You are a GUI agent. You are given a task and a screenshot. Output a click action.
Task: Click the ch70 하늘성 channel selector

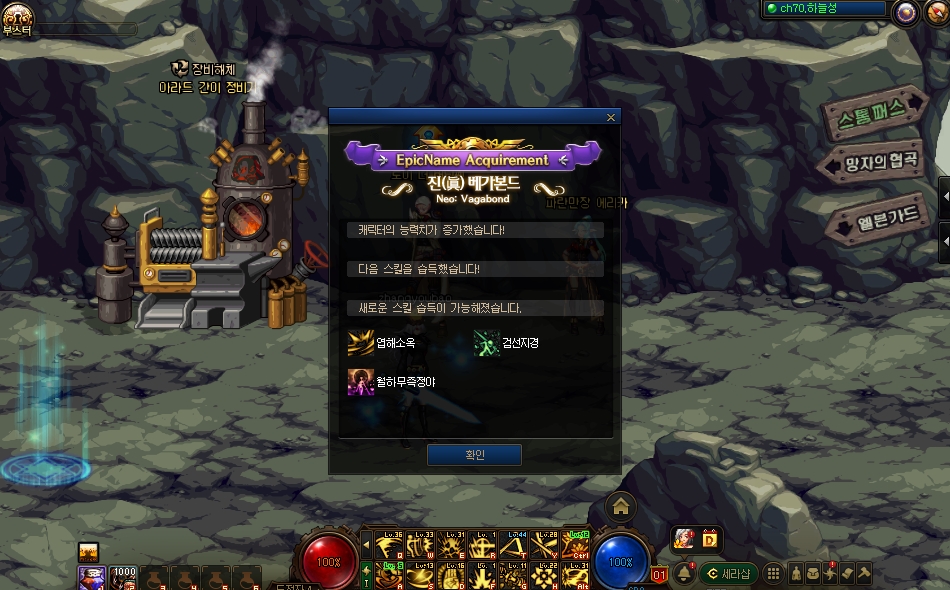click(x=825, y=9)
